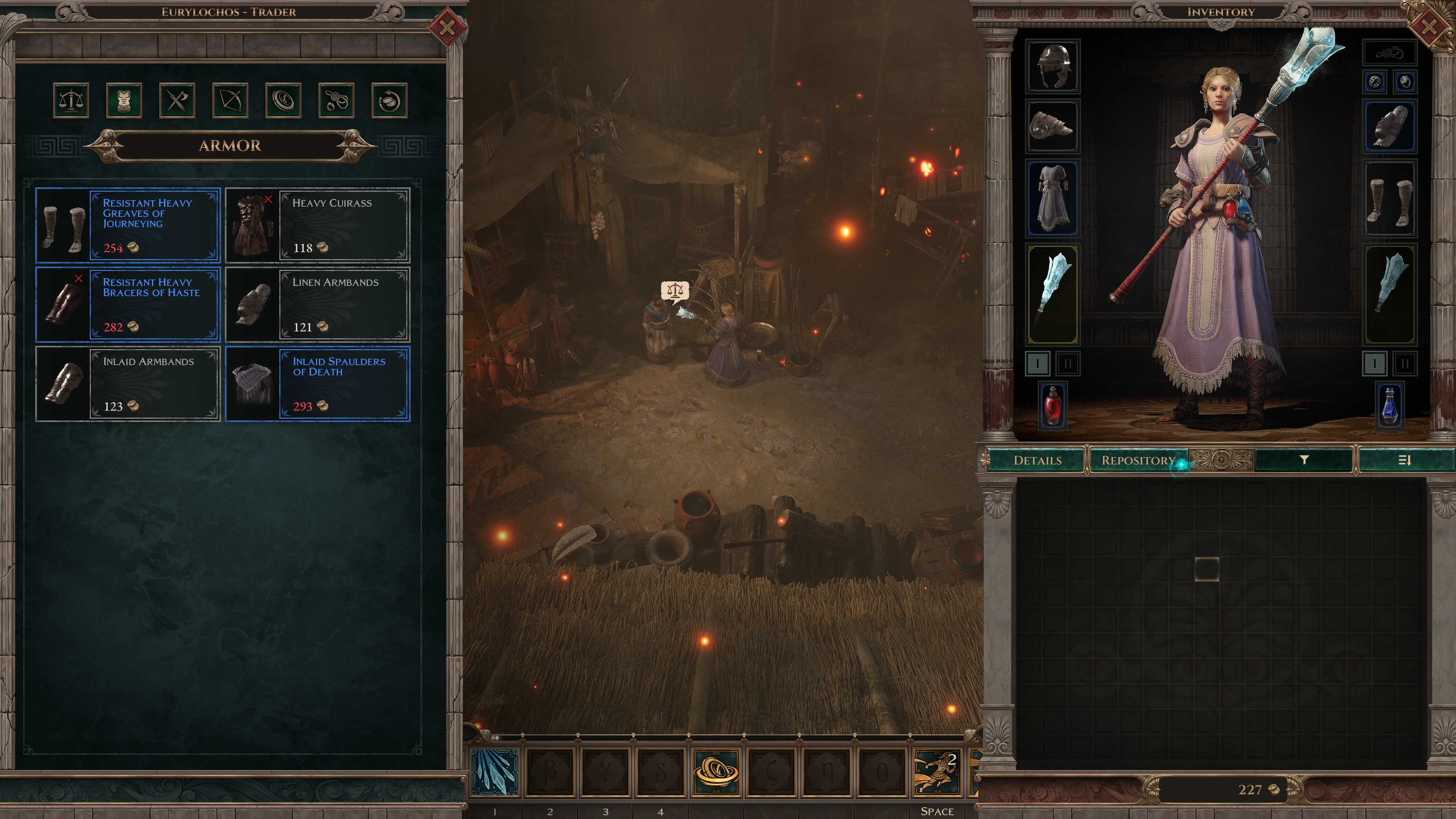
Task: Select the Inlaid Armbands listing
Action: click(128, 384)
